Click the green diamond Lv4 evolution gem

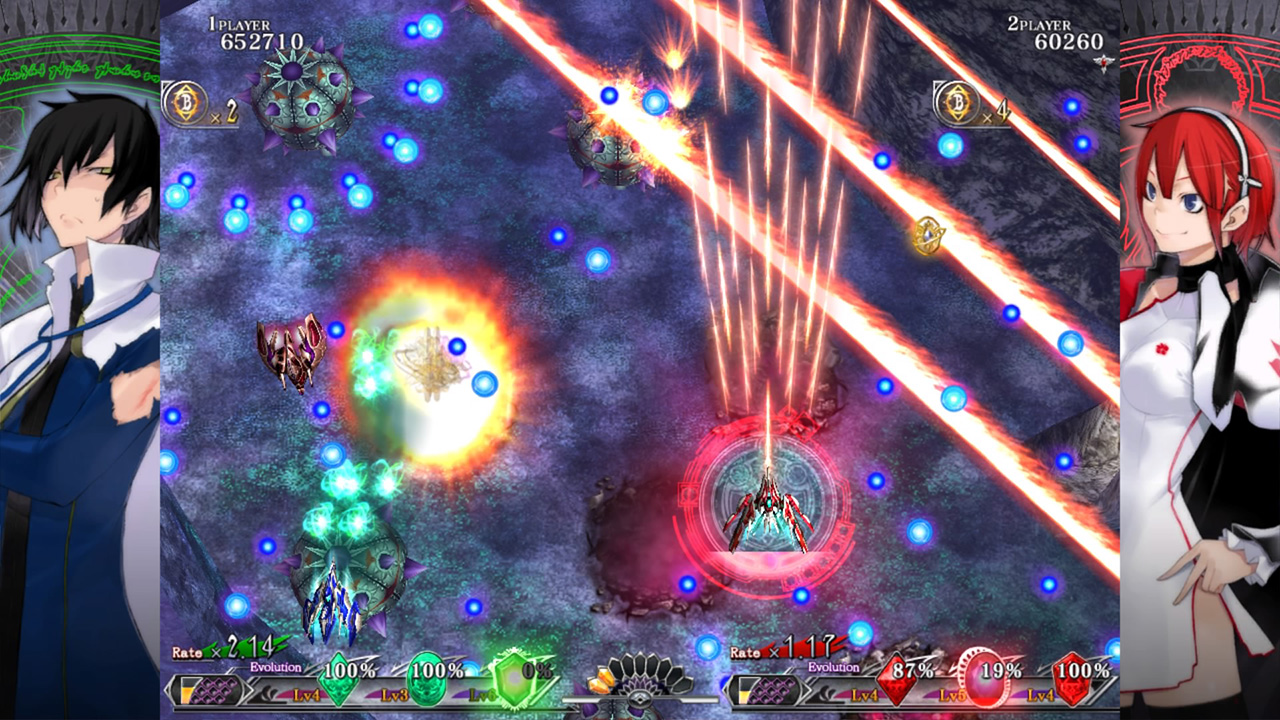pyautogui.click(x=338, y=681)
